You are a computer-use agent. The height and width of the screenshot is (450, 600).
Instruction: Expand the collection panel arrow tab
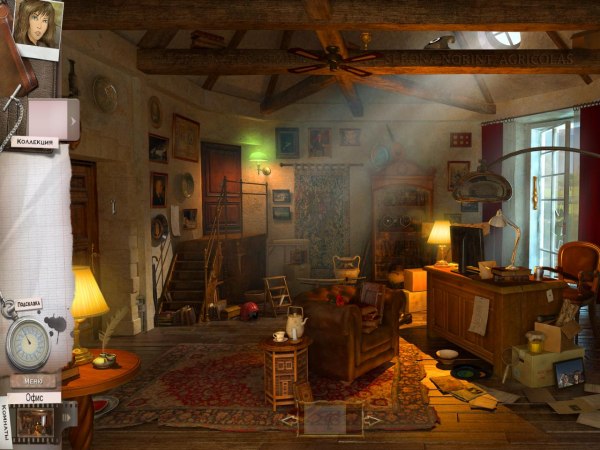coord(73,120)
